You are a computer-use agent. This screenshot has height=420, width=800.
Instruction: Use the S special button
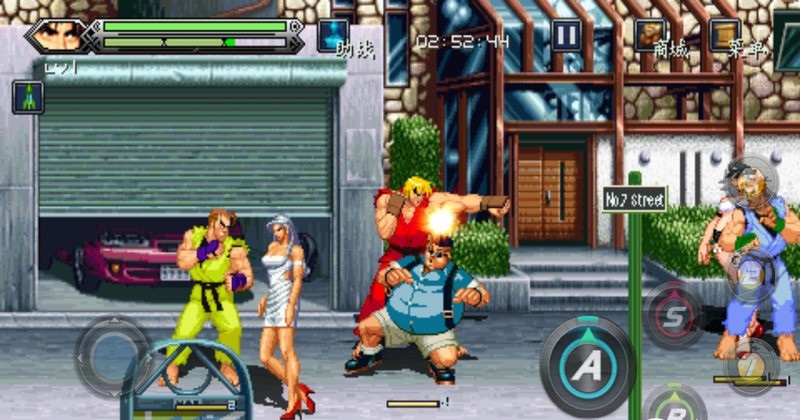670,317
